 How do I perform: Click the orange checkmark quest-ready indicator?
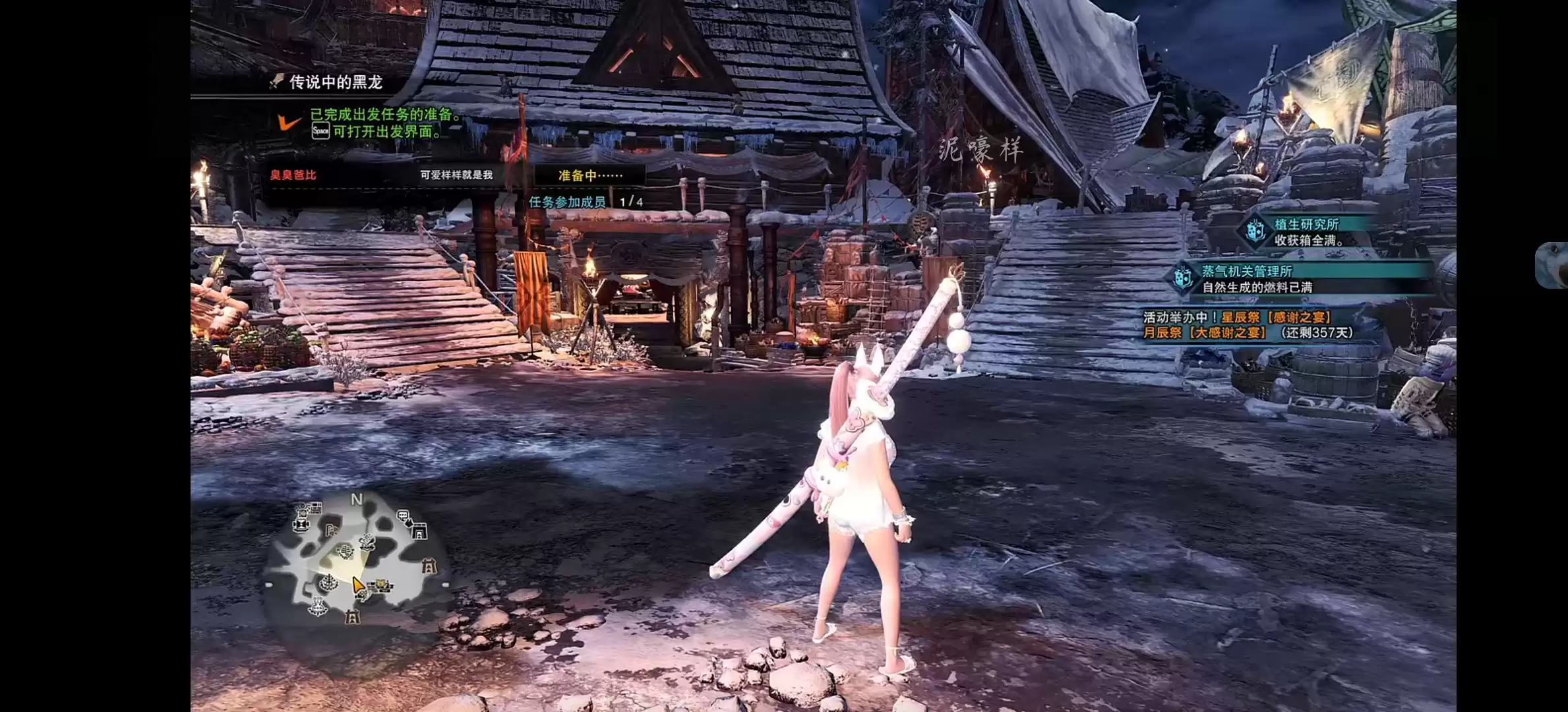click(289, 122)
